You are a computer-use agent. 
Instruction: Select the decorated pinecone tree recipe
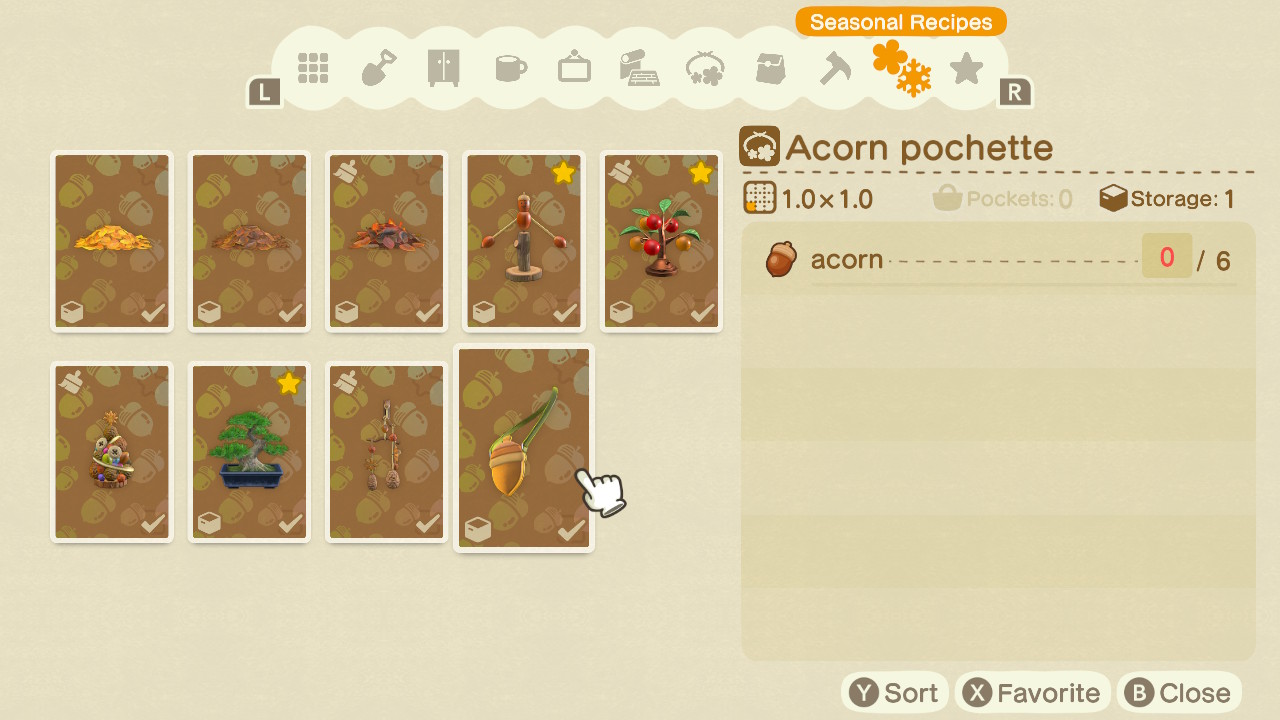(112, 452)
